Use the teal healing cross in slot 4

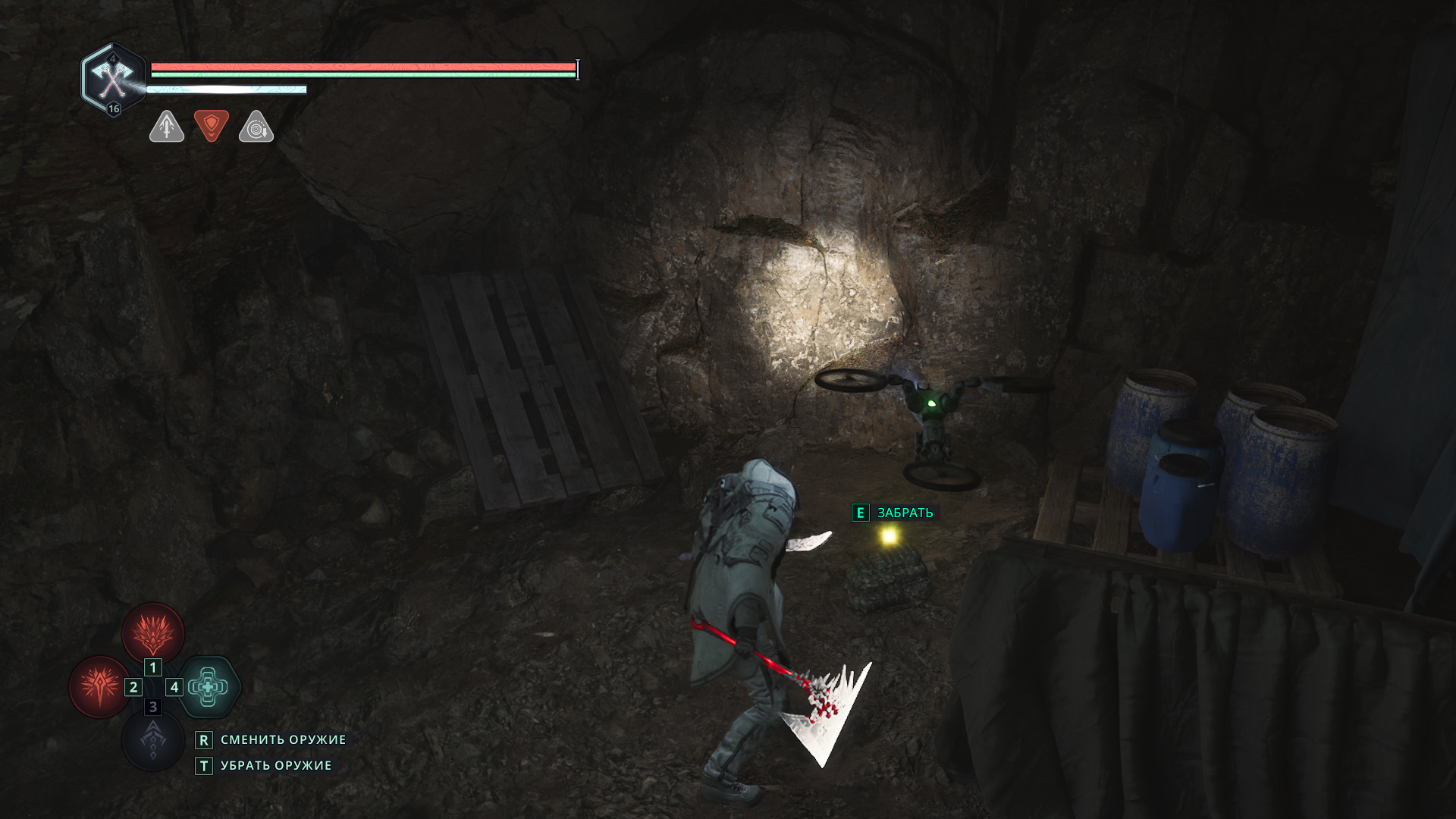[x=209, y=686]
